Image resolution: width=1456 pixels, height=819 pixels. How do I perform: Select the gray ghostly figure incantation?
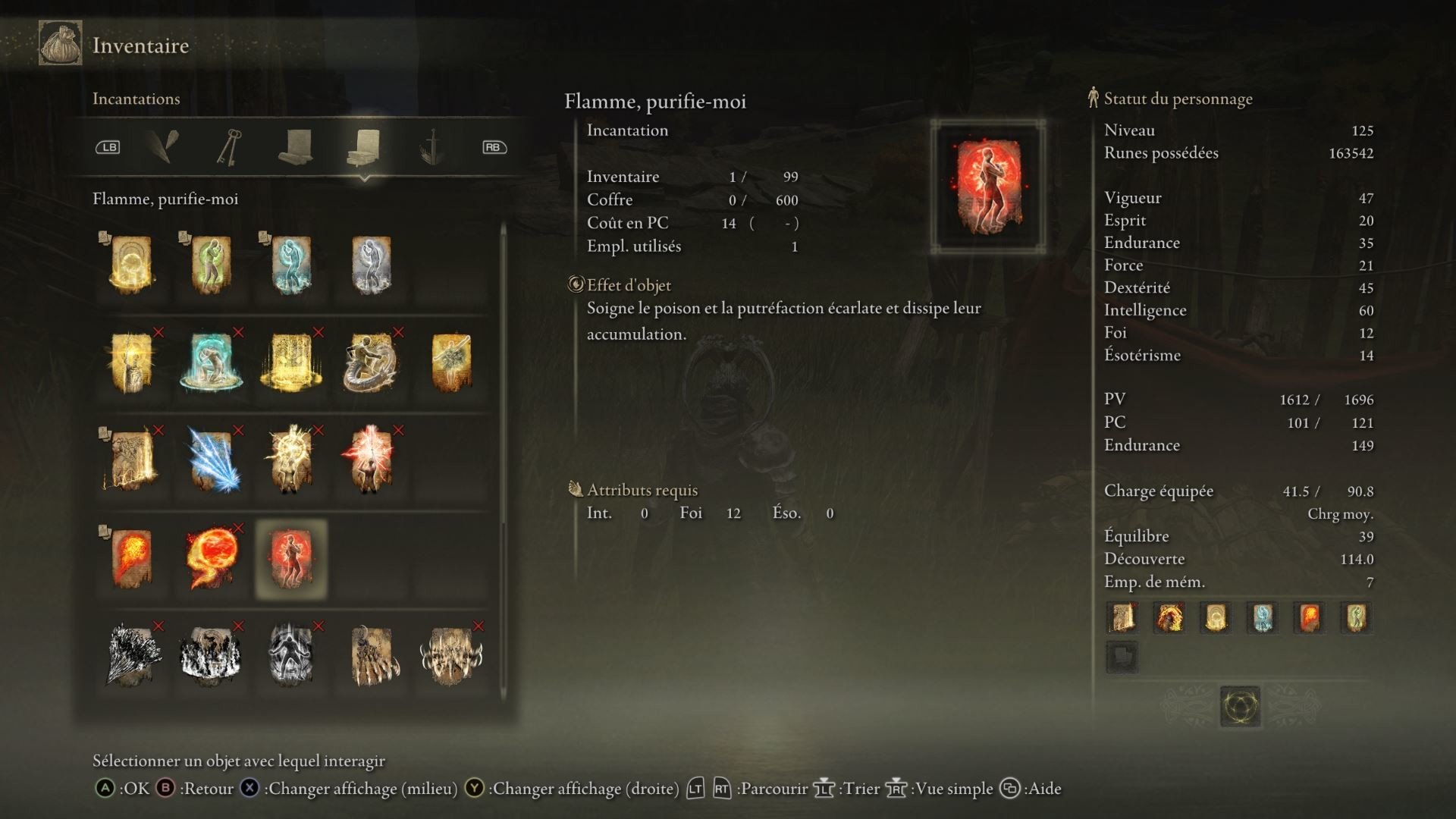[x=291, y=656]
